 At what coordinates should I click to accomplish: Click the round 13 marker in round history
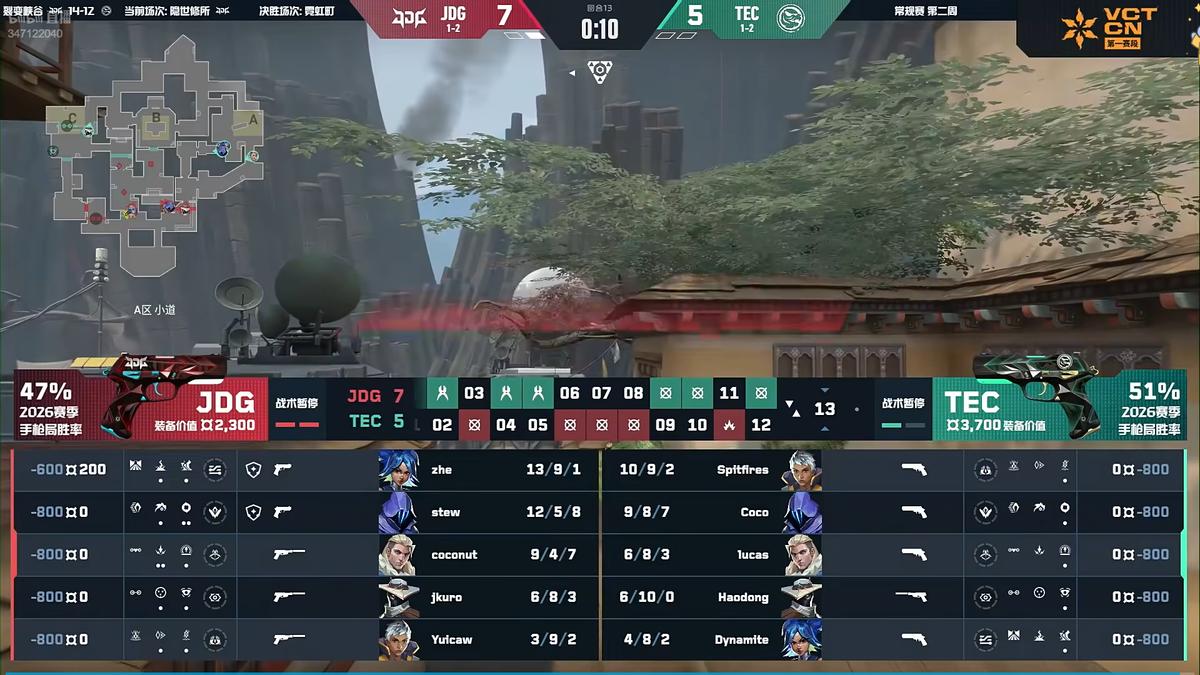coord(824,409)
